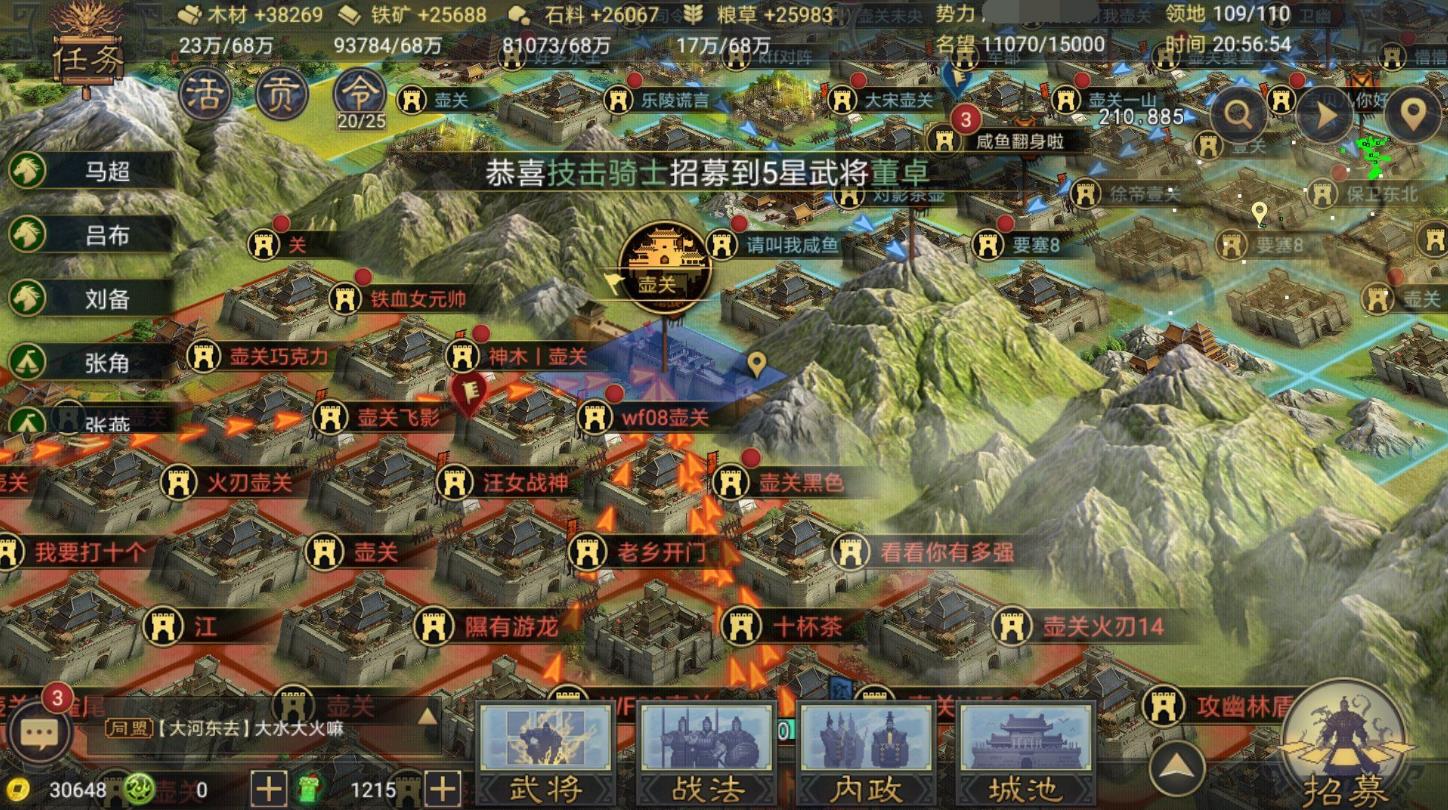Open chat with the speech bubble icon
Screen dimensions: 1448x810
pyautogui.click(x=40, y=732)
